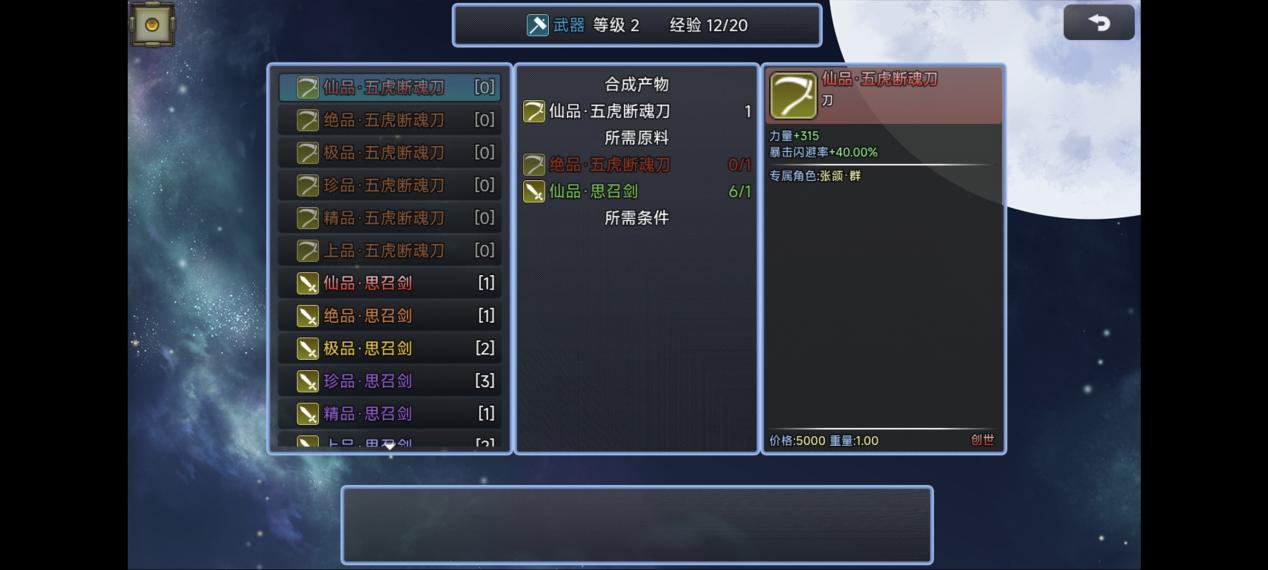Select 仙品·思召剑 recipe in list

(x=389, y=283)
